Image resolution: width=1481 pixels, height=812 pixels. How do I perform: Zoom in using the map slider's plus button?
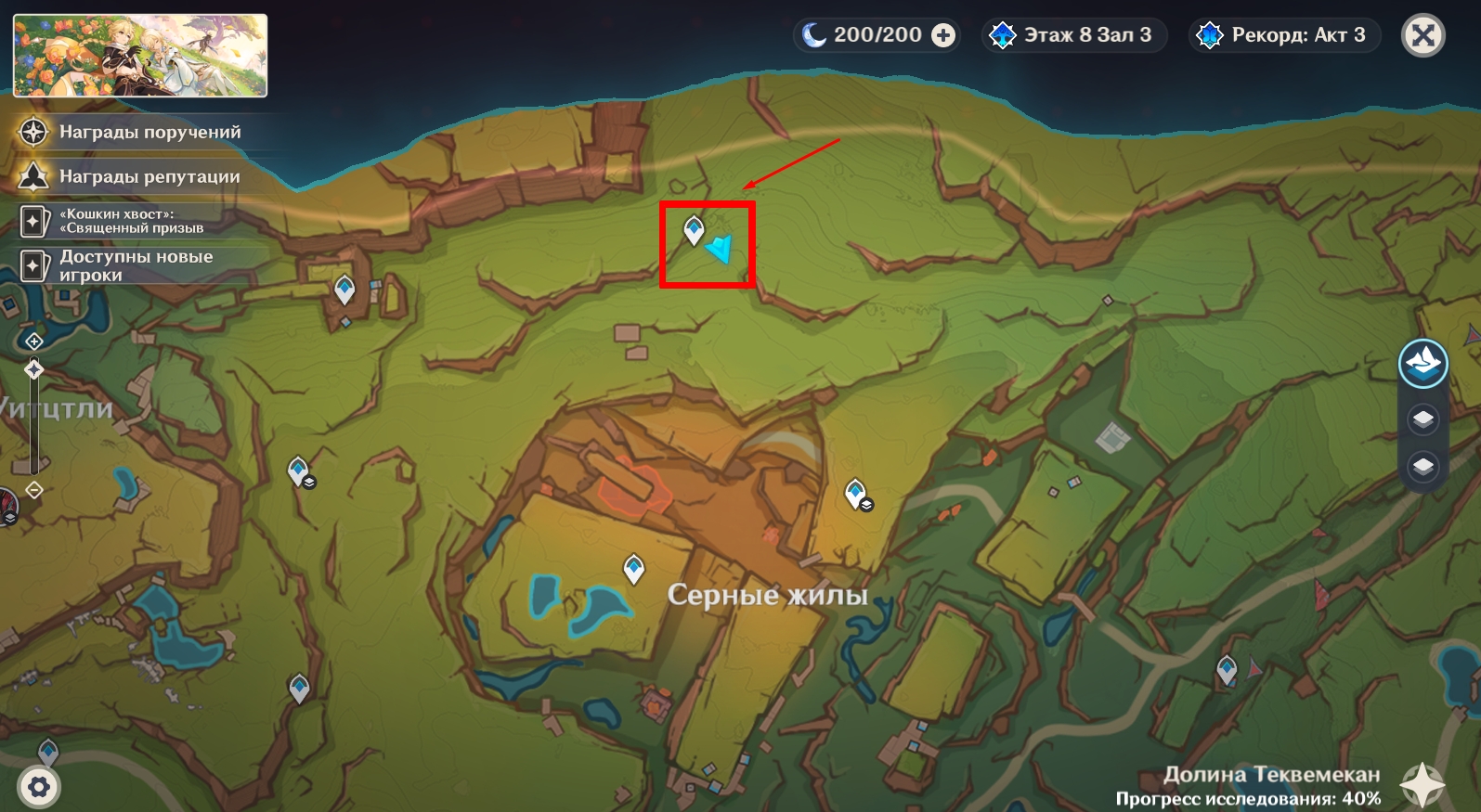click(34, 342)
